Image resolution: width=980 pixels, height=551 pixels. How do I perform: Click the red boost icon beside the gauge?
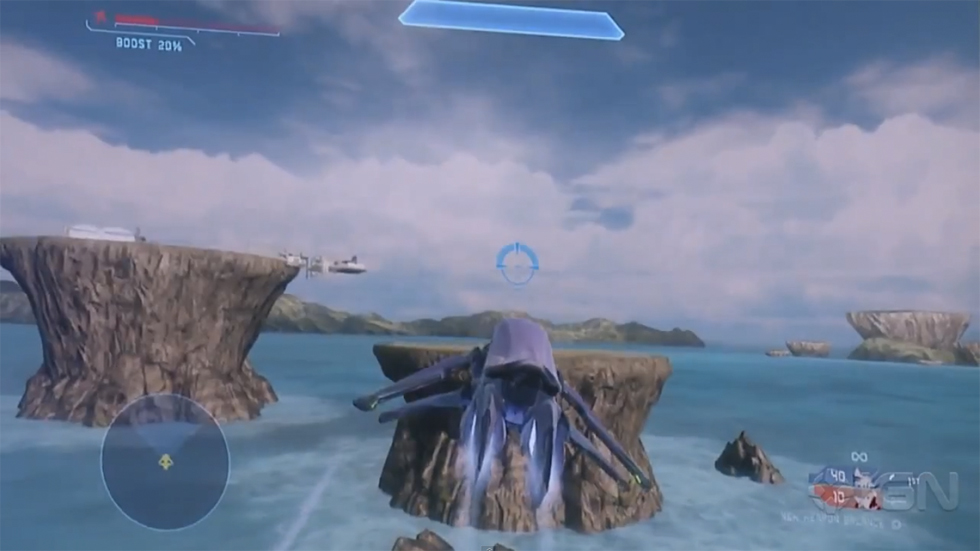coord(100,17)
